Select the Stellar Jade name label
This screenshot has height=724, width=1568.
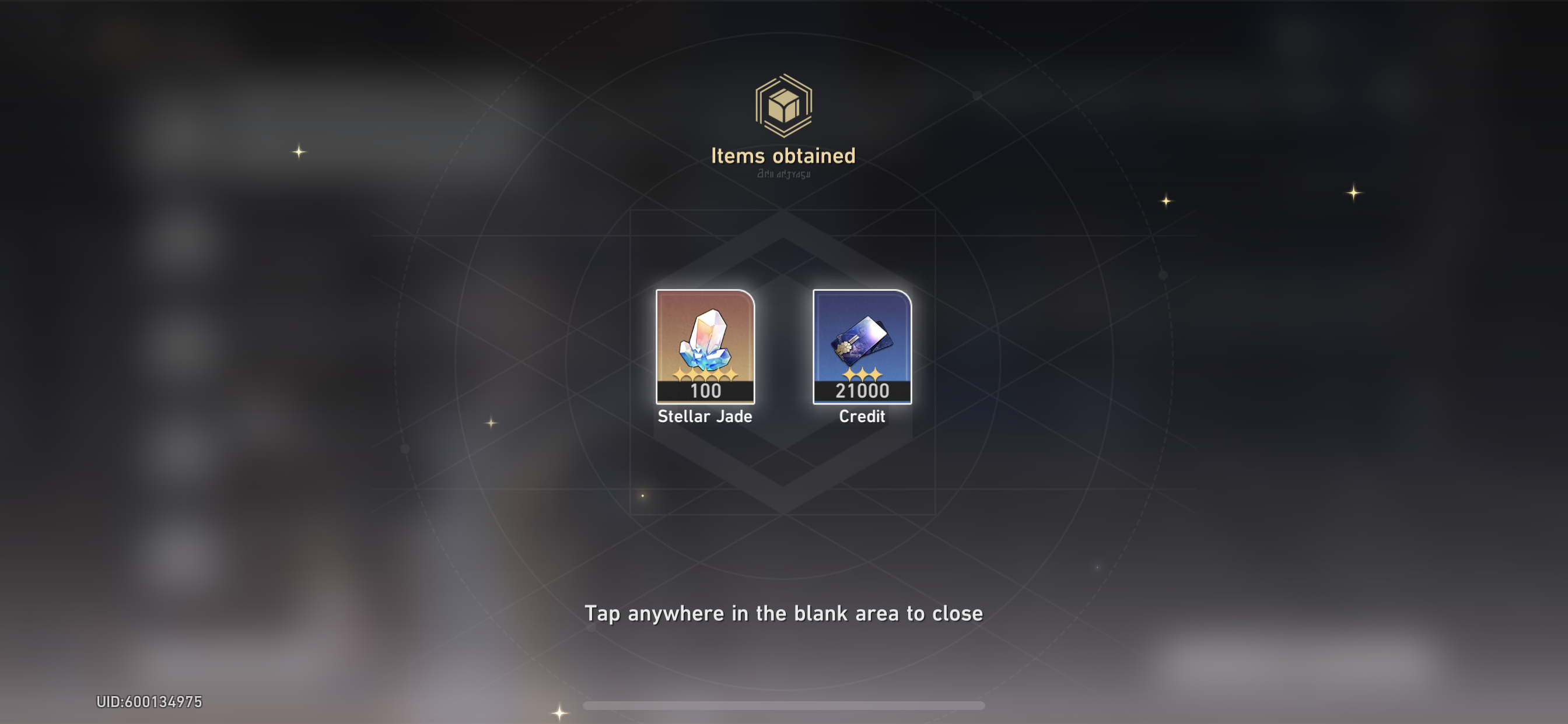point(704,417)
